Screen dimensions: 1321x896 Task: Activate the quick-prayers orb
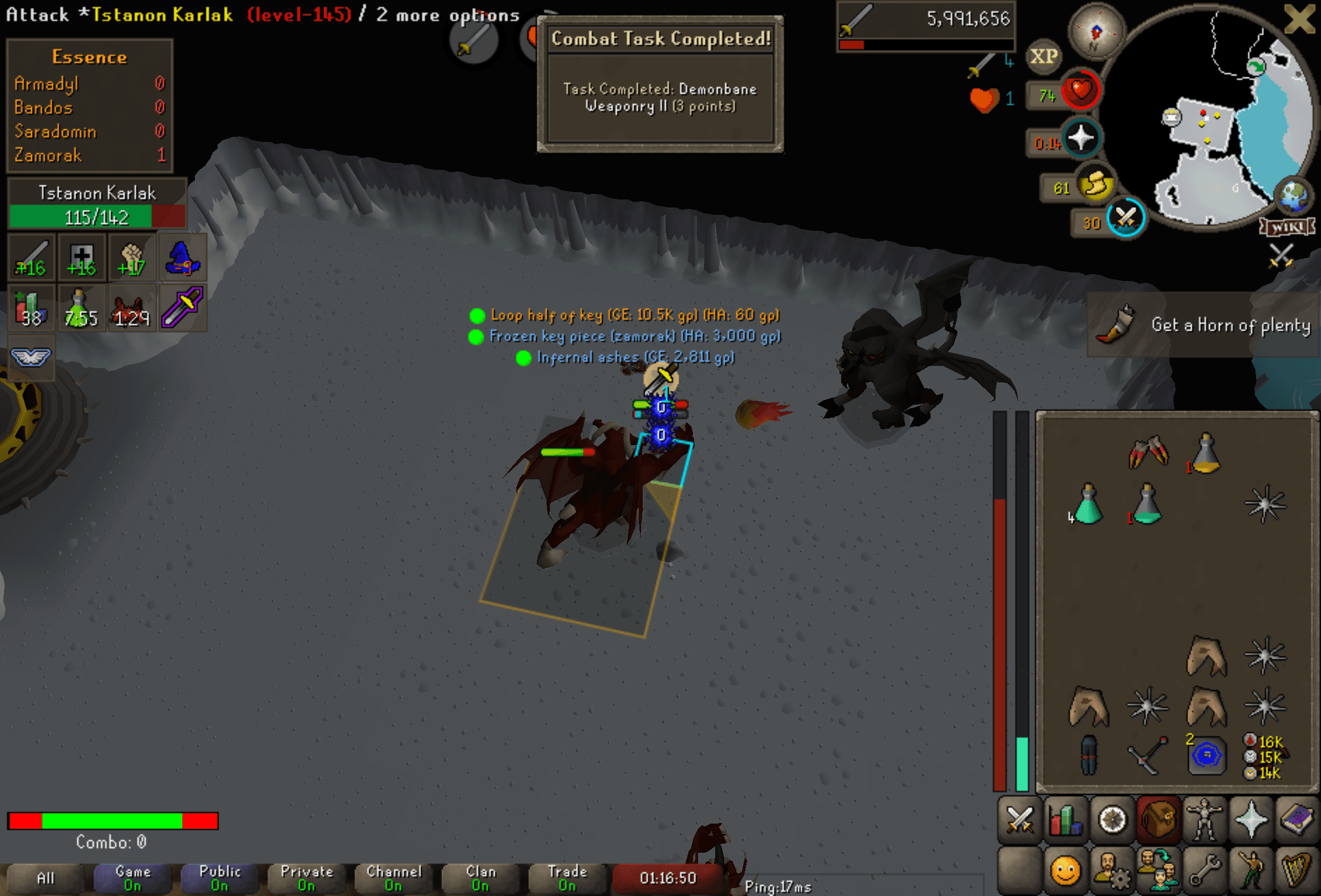pos(1081,139)
